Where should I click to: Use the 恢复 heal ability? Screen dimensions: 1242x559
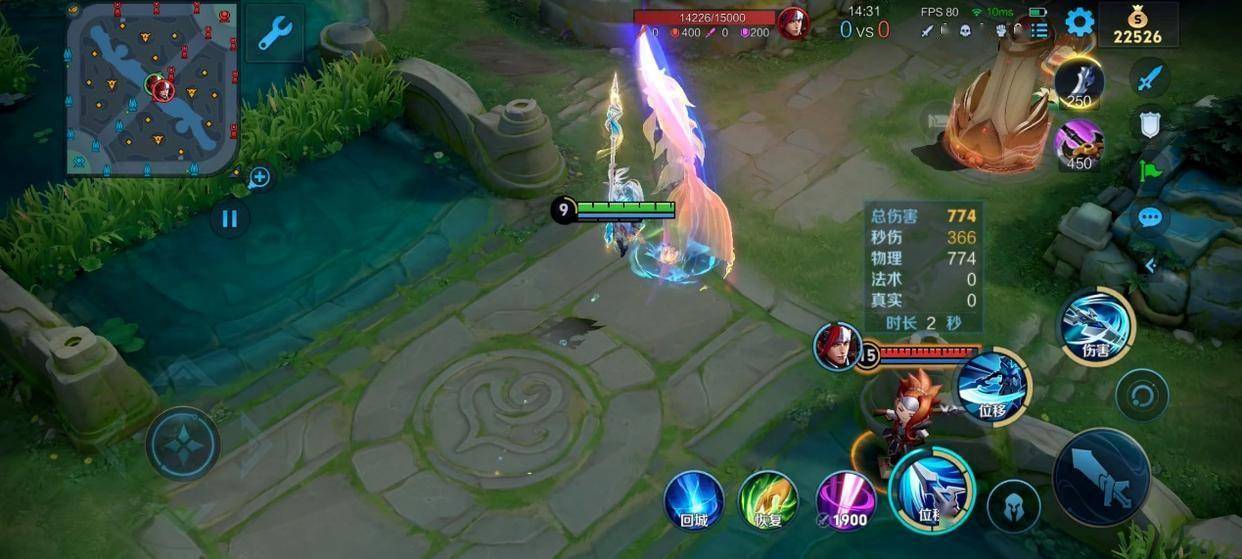coord(767,499)
